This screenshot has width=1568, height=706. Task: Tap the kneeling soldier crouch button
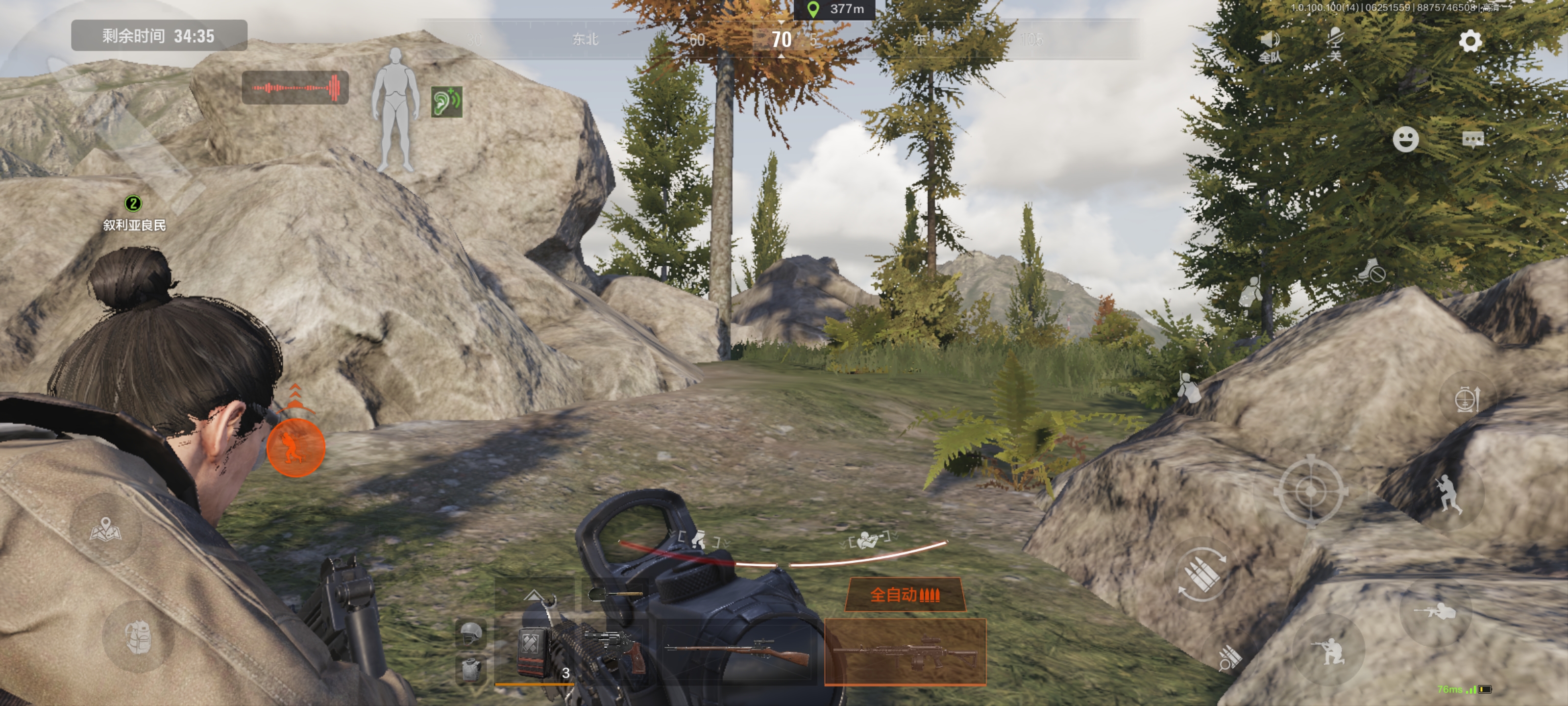coord(1330,651)
